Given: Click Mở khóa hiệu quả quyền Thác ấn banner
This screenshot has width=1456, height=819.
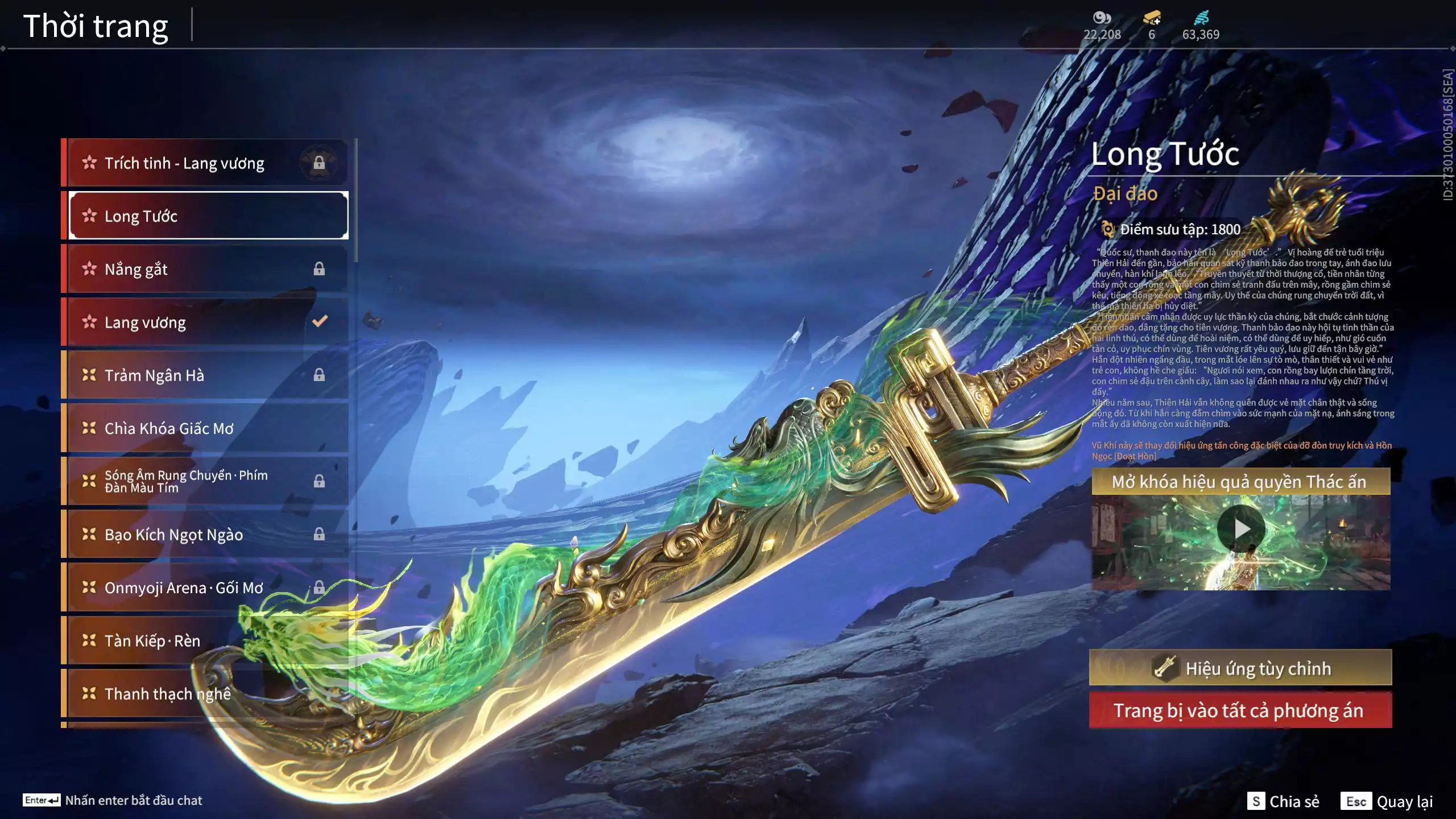Looking at the screenshot, I should click(x=1242, y=482).
